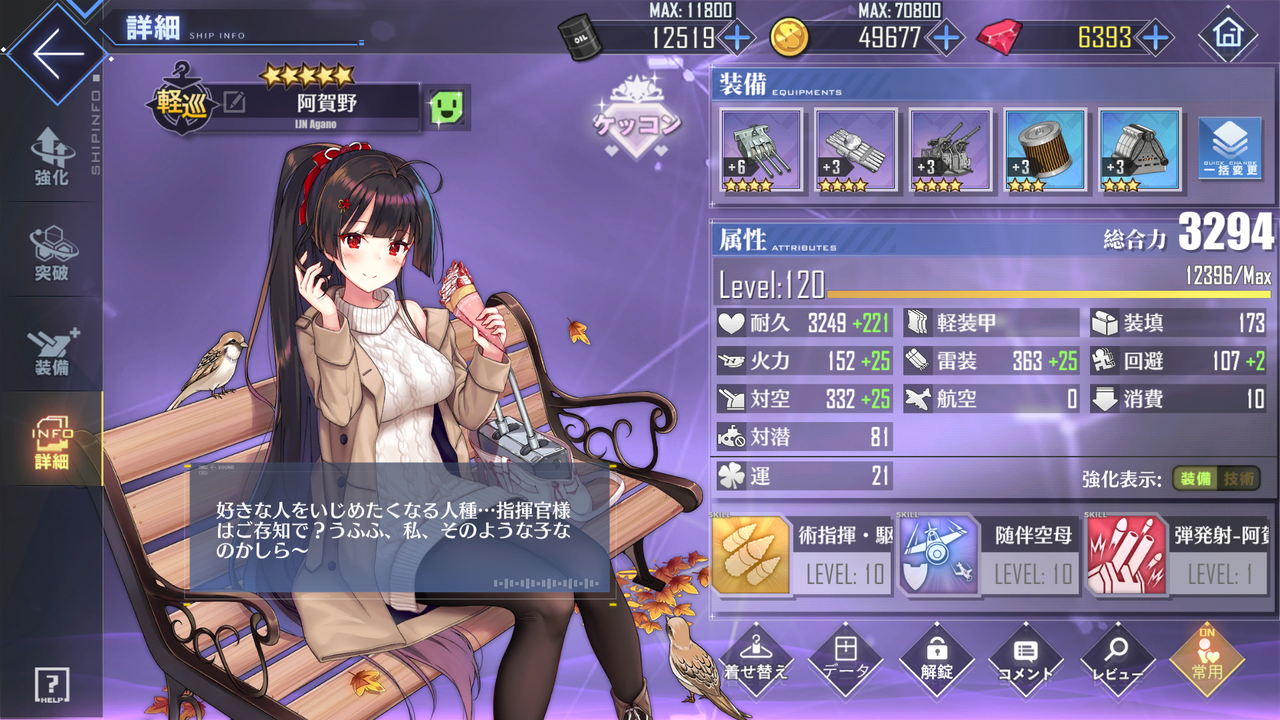
Task: Toggle the 常用 (favorite) switch marked ON
Action: point(1205,660)
